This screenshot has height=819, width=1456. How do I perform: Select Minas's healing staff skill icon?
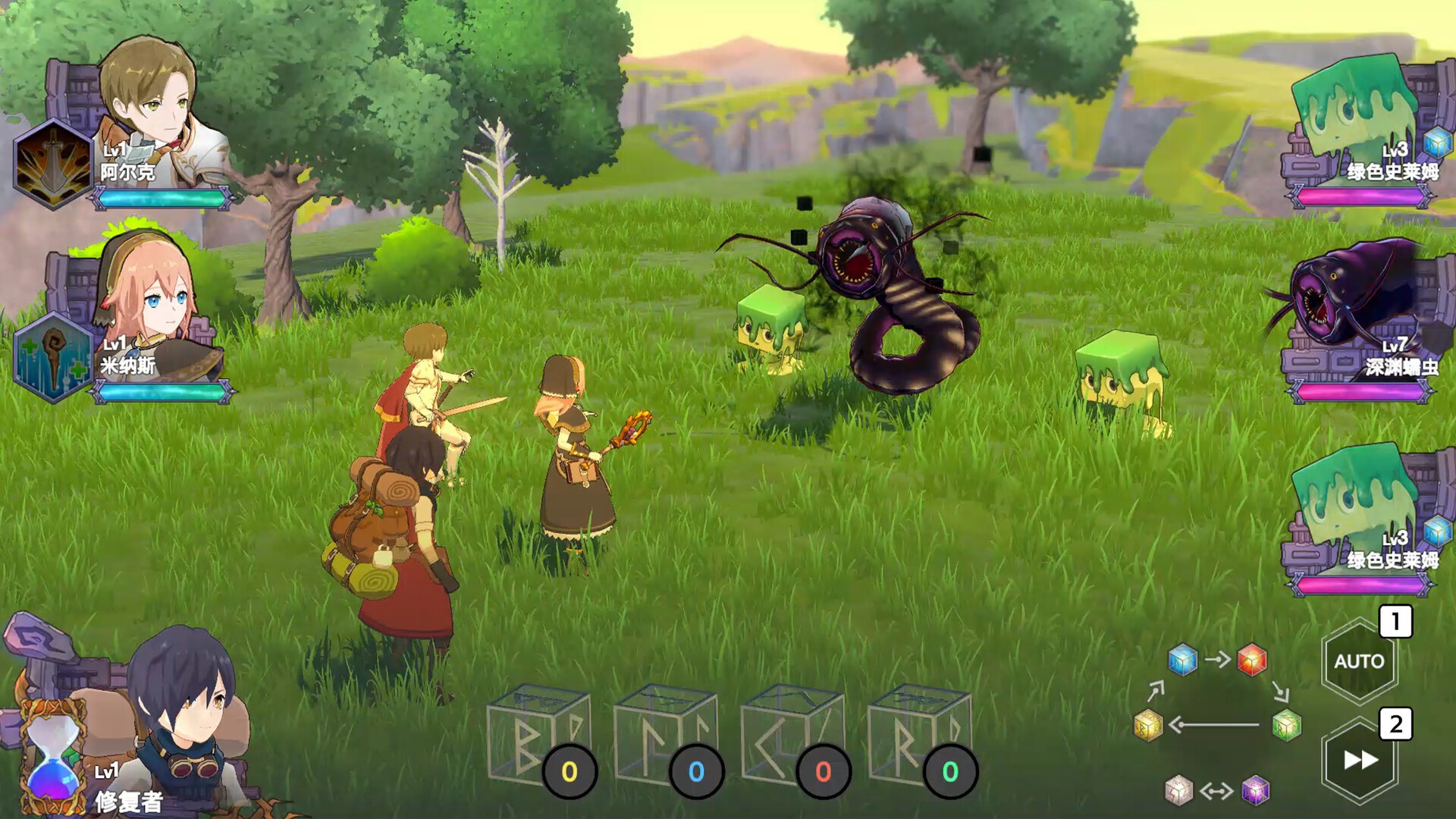(x=53, y=357)
